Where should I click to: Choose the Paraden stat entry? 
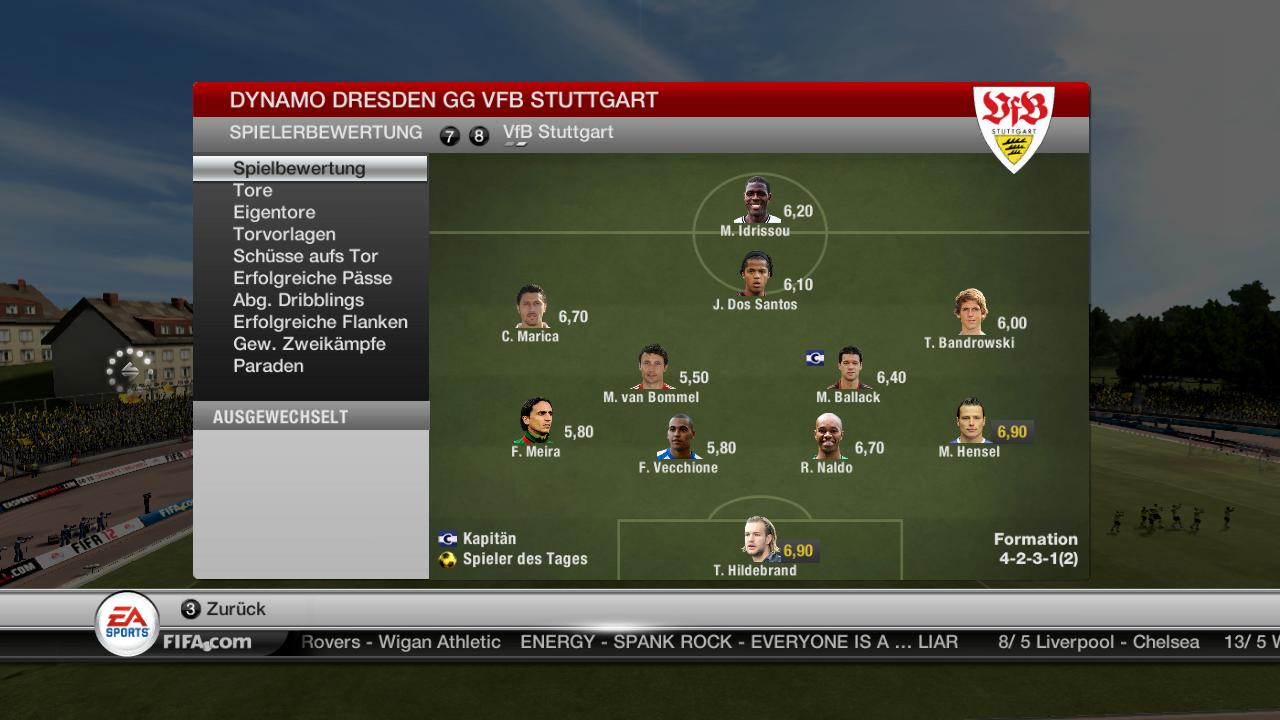tap(268, 366)
